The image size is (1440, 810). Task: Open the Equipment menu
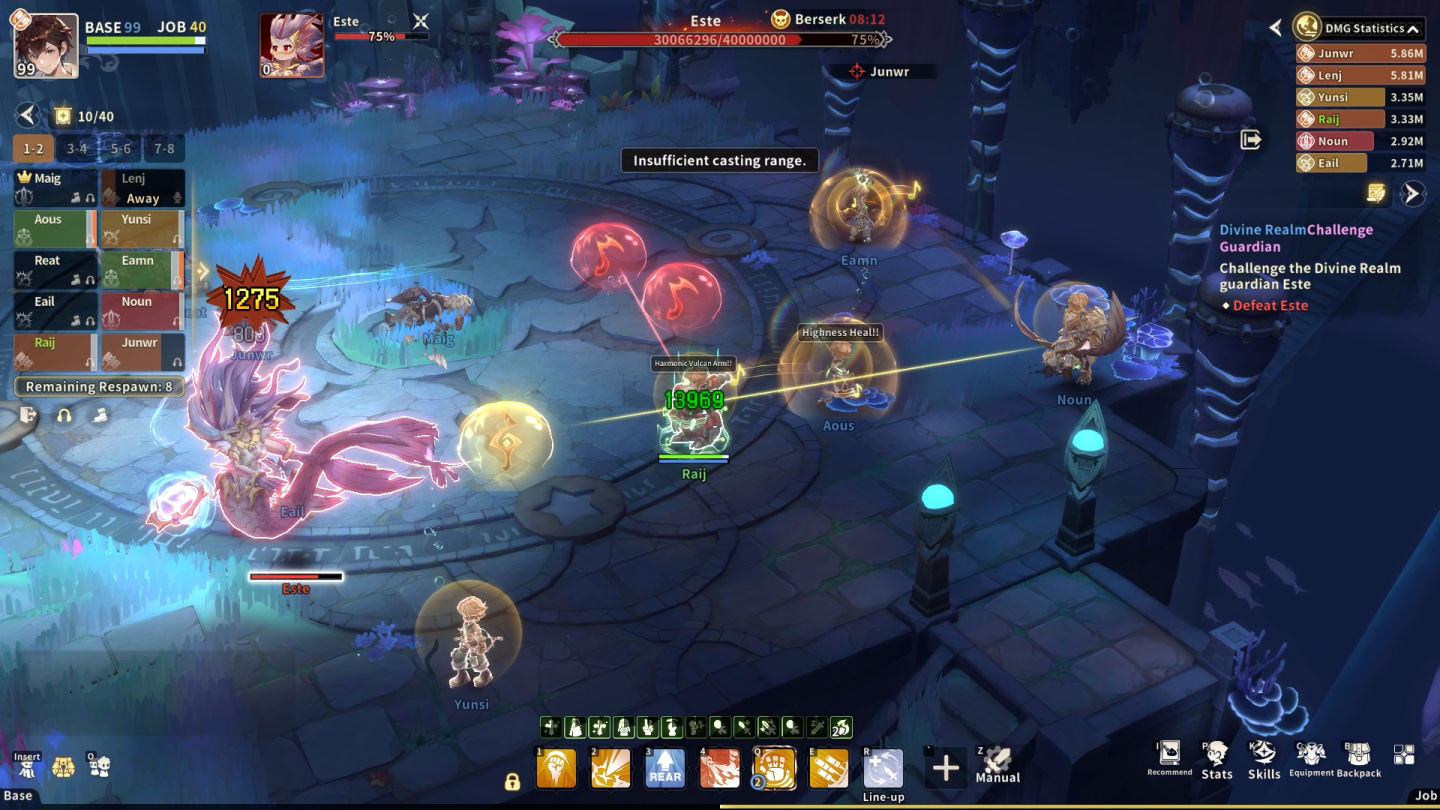coord(1311,760)
